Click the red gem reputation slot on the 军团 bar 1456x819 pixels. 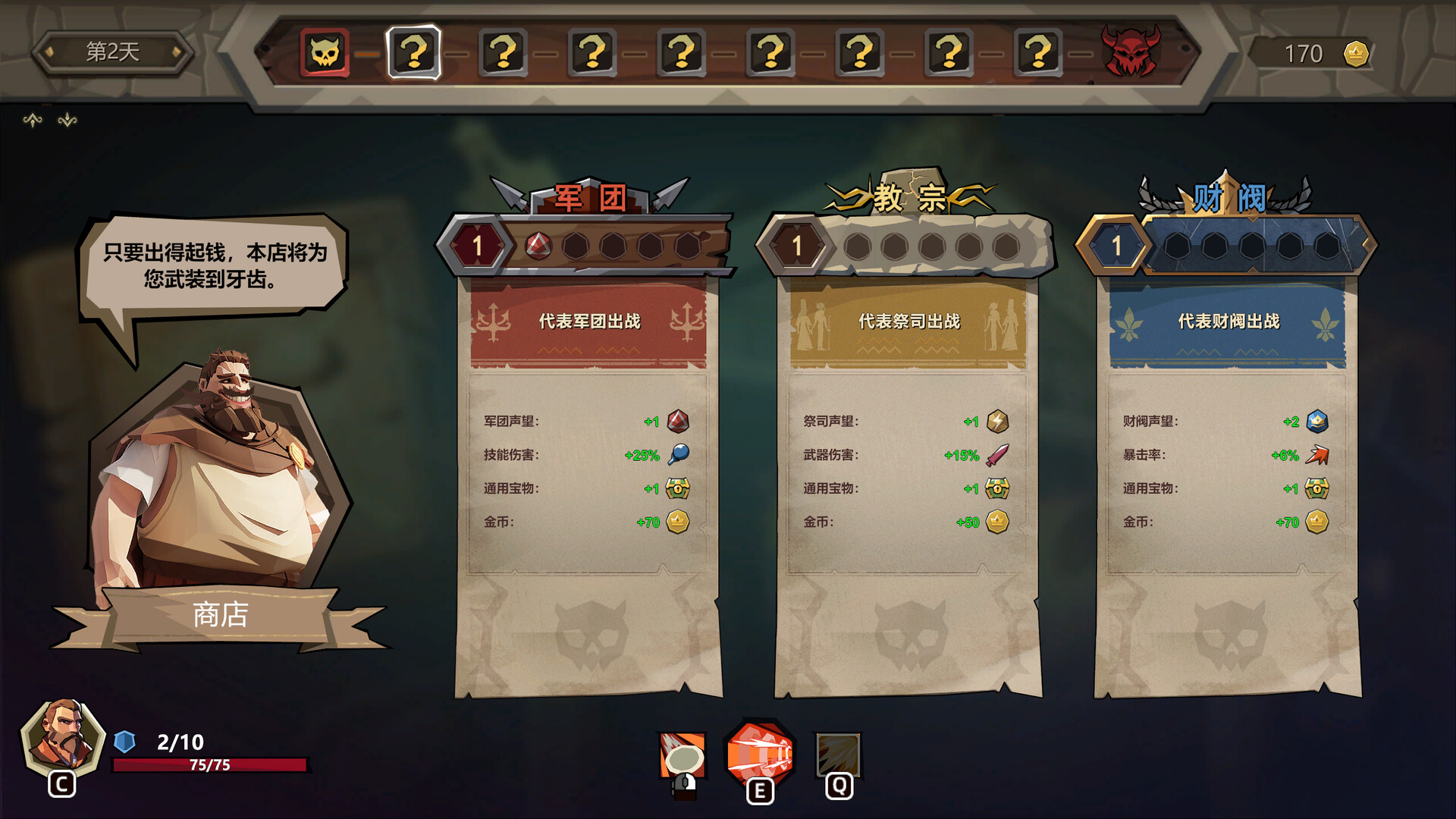[538, 246]
